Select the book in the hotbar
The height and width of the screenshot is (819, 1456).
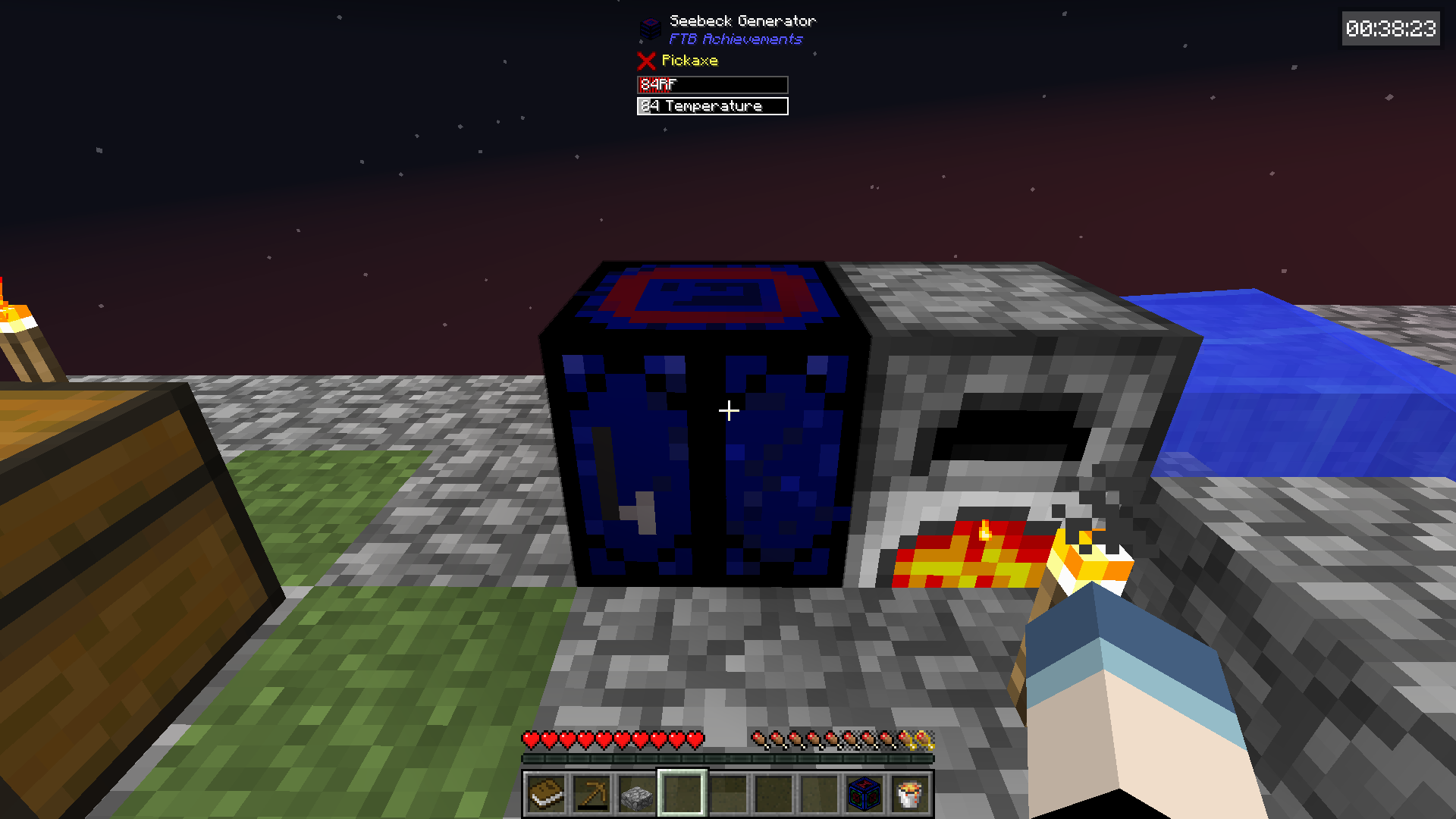point(546,794)
